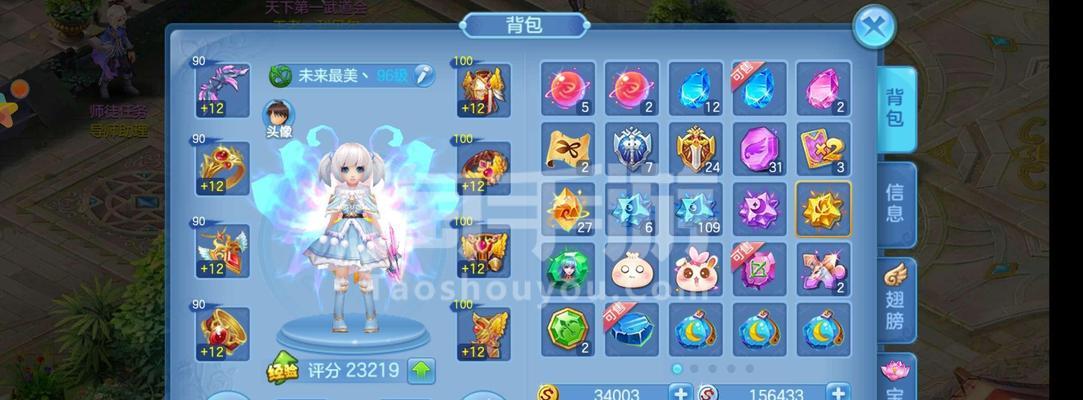Switch to the 信息 tab
Viewport: 1083px width, 400px height.
[894, 202]
